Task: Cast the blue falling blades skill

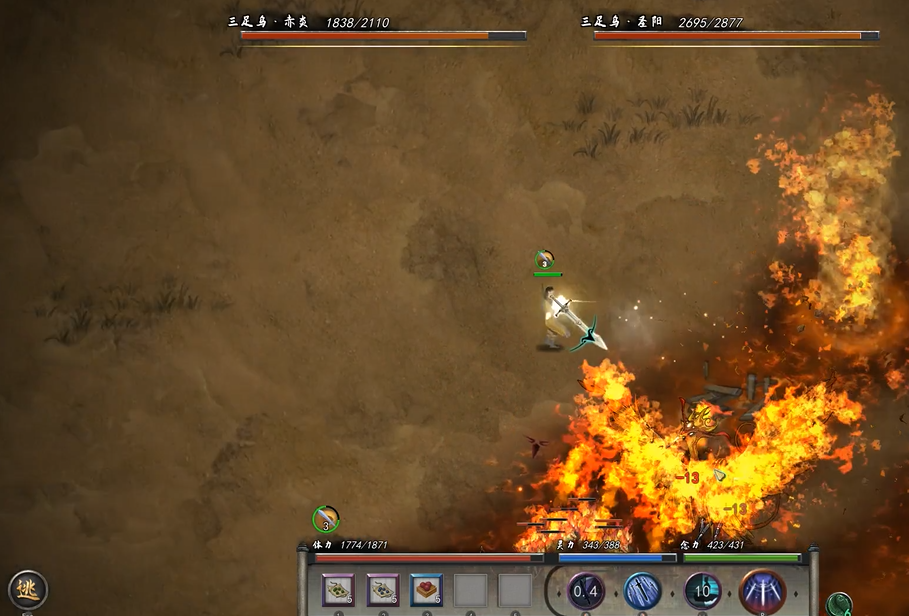Action: click(642, 591)
